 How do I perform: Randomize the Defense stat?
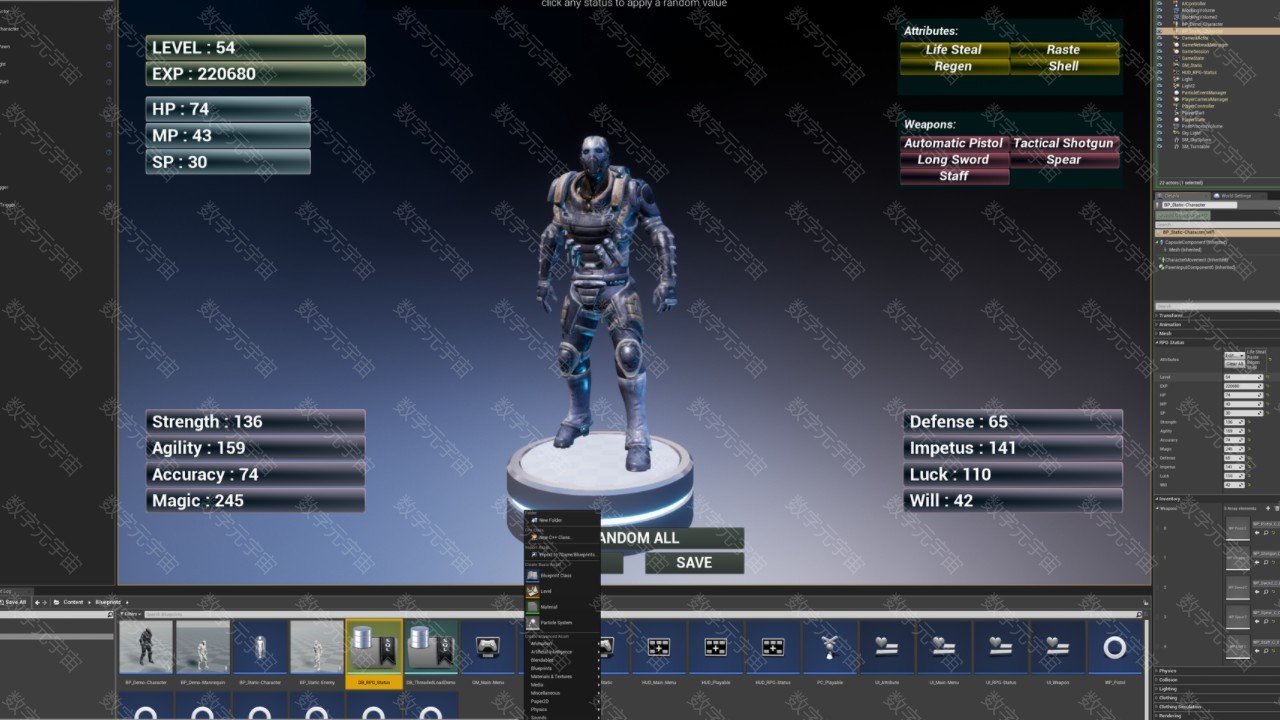tap(1012, 422)
